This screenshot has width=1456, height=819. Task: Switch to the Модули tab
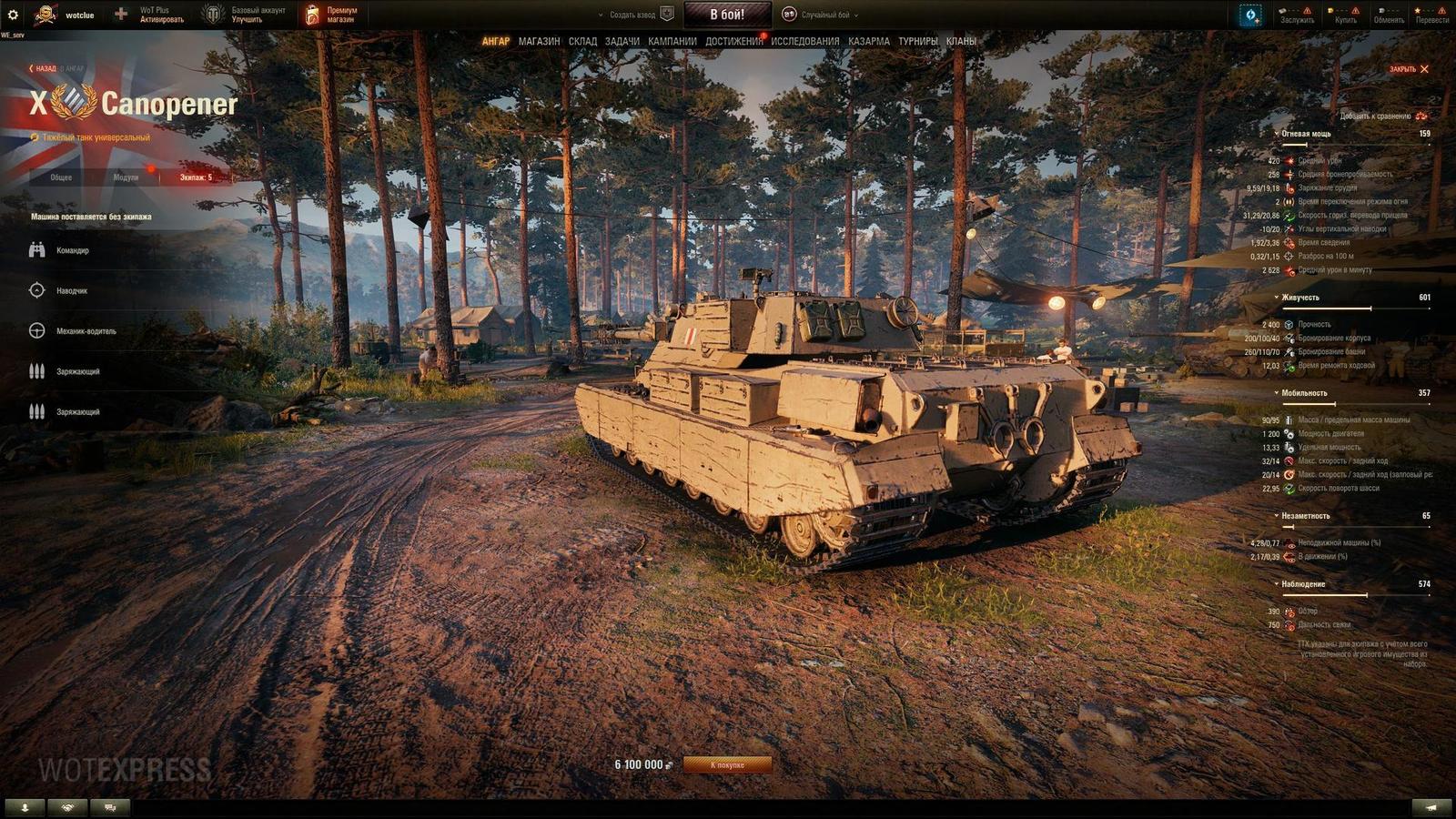coord(125,179)
